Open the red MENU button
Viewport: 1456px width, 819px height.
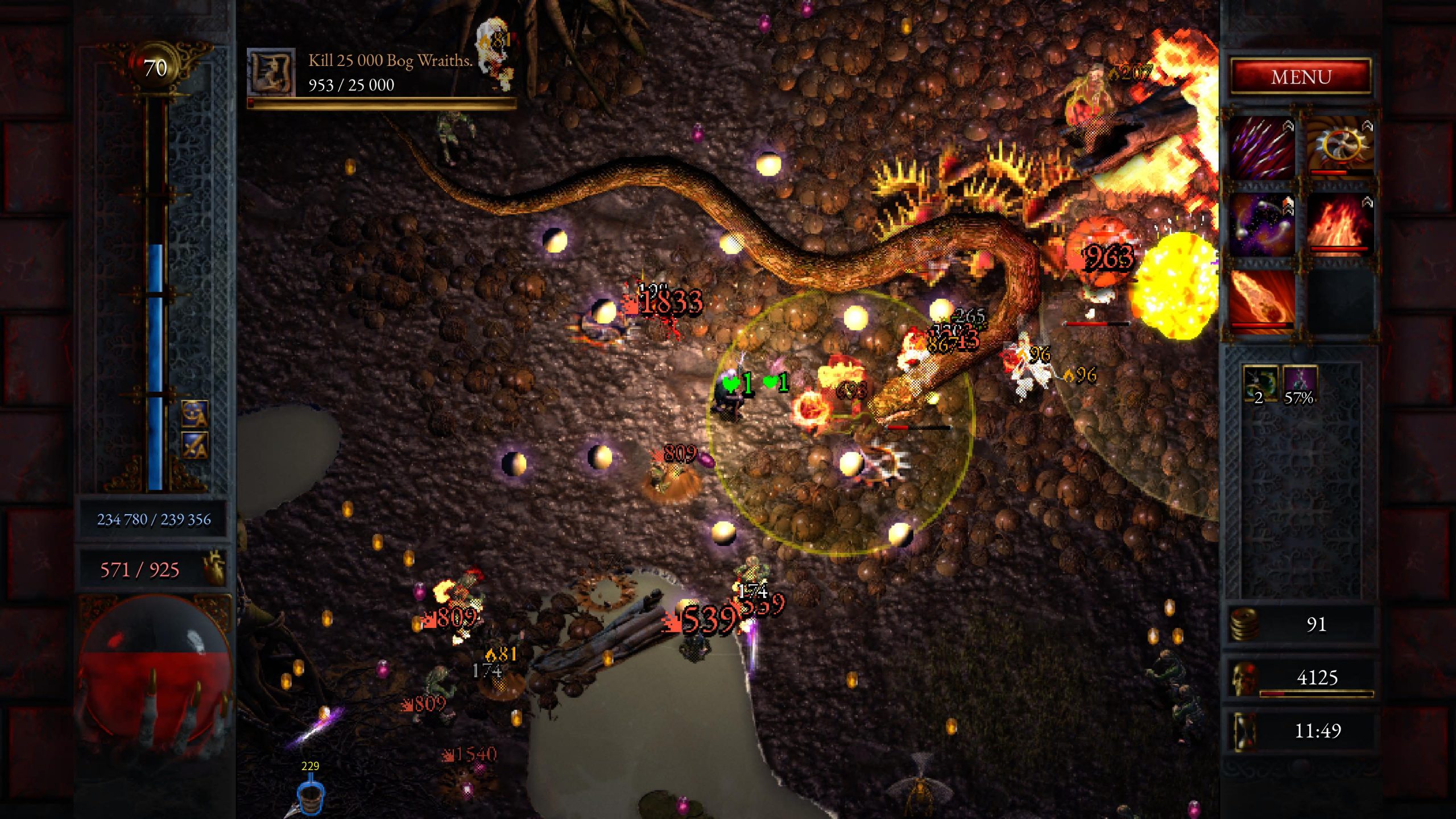(1301, 77)
